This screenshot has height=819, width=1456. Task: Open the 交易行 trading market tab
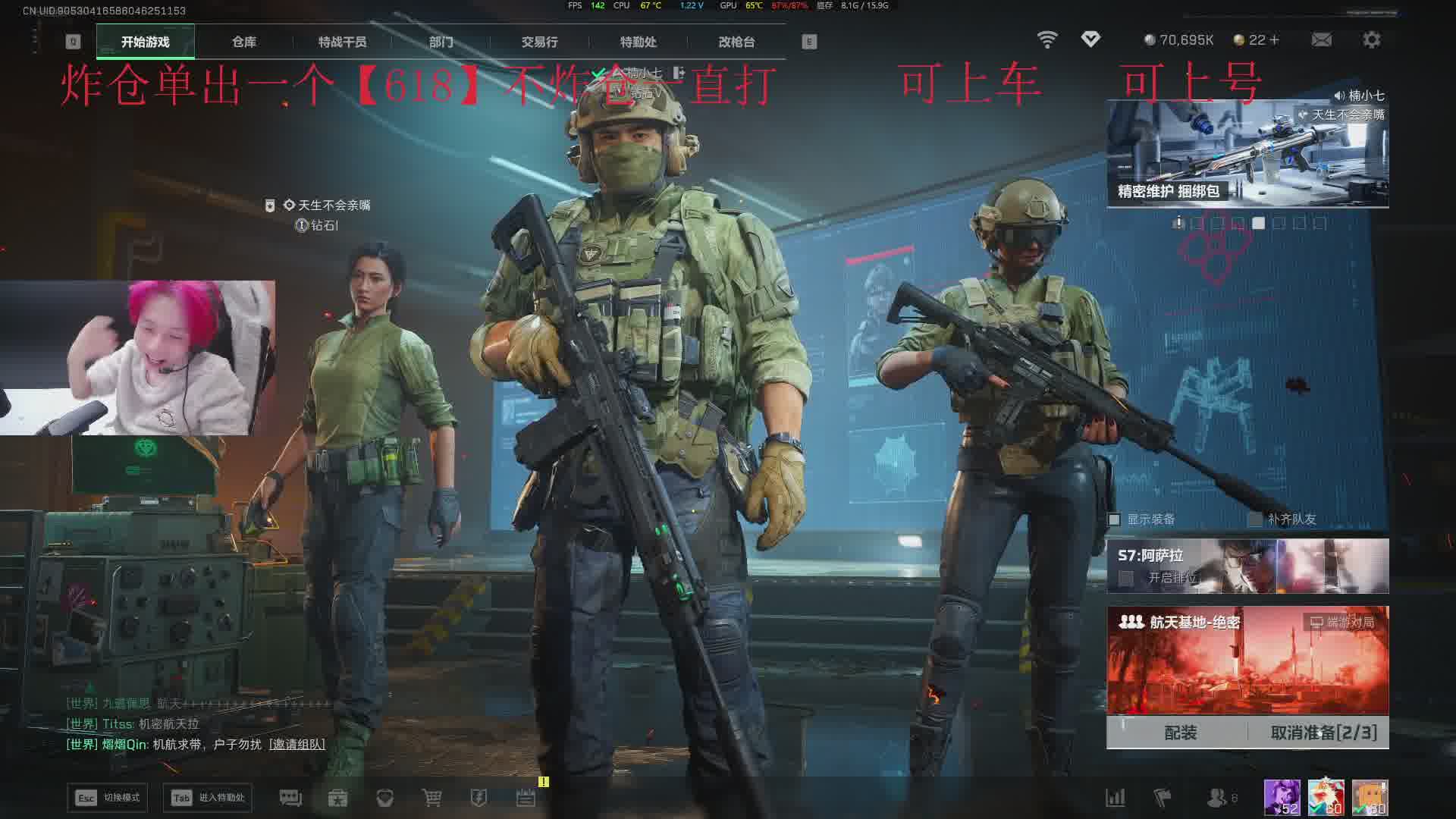click(539, 42)
